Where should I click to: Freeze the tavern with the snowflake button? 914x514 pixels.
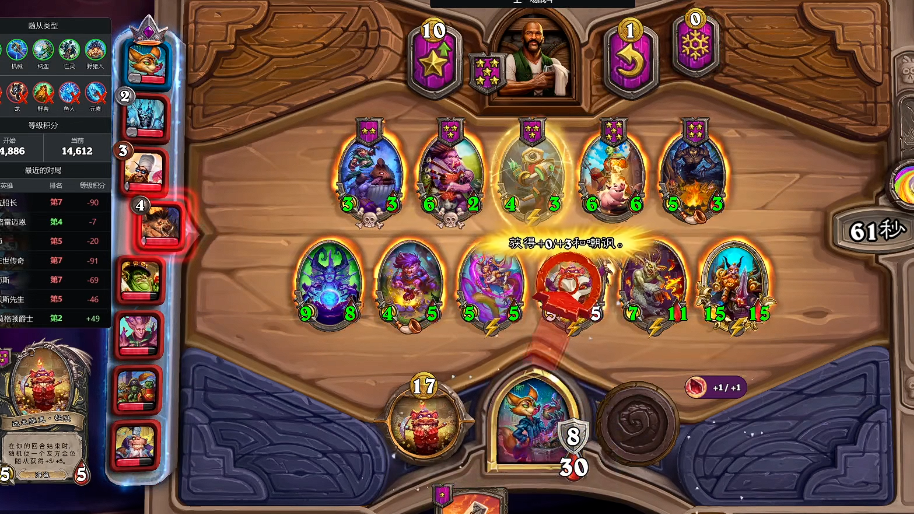(695, 45)
